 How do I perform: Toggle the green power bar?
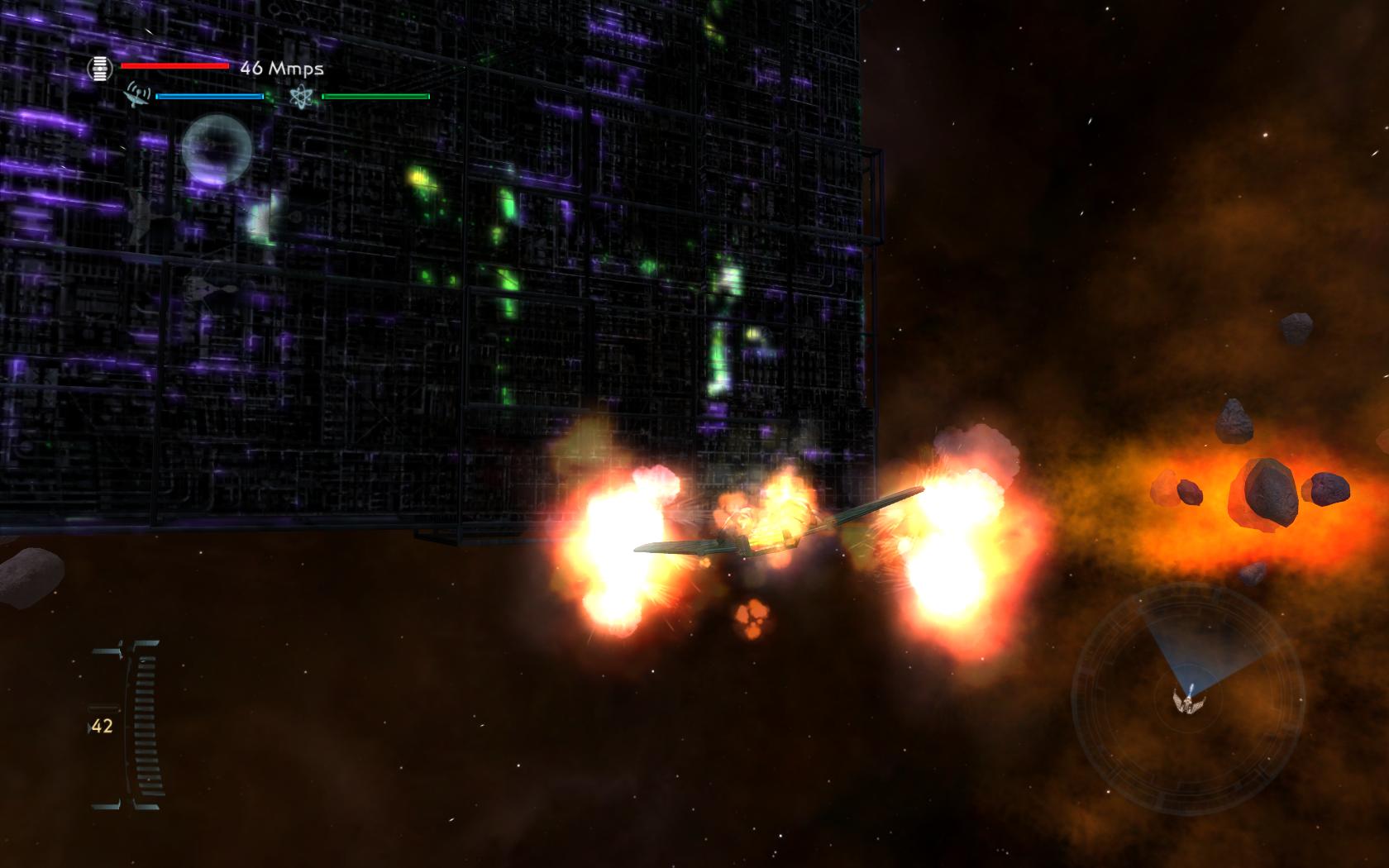[376, 96]
